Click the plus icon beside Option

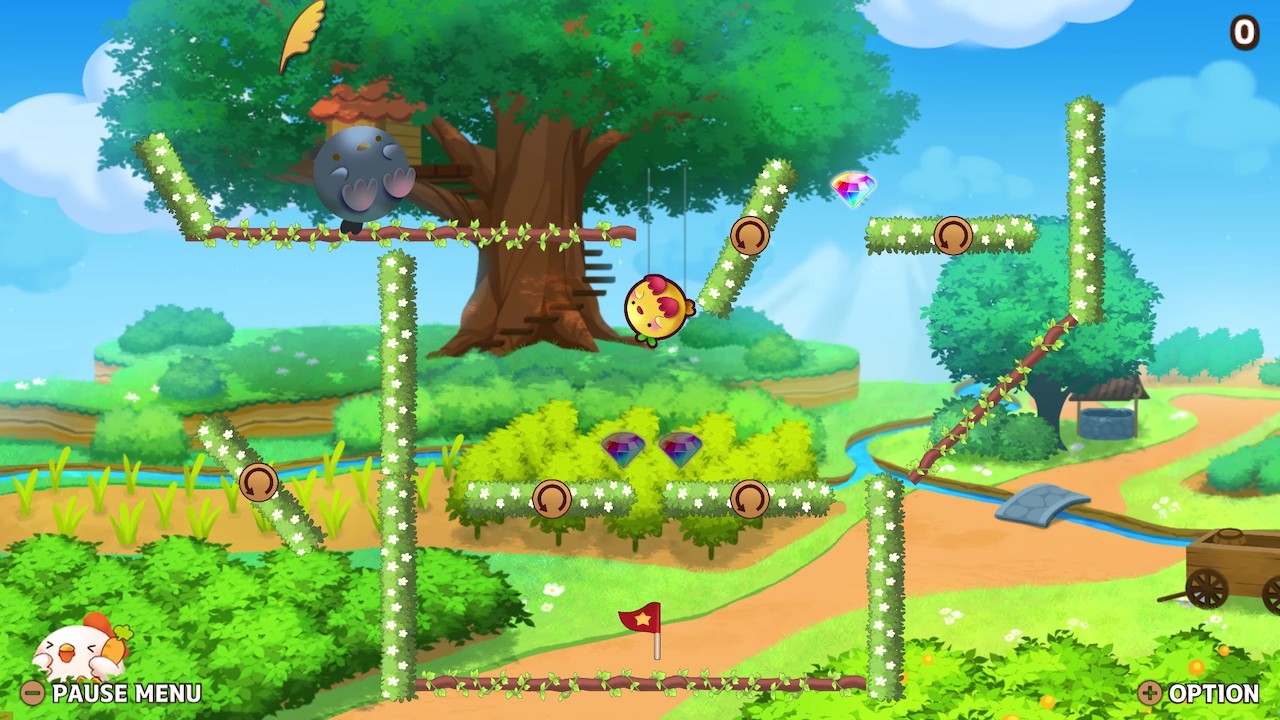(1152, 693)
